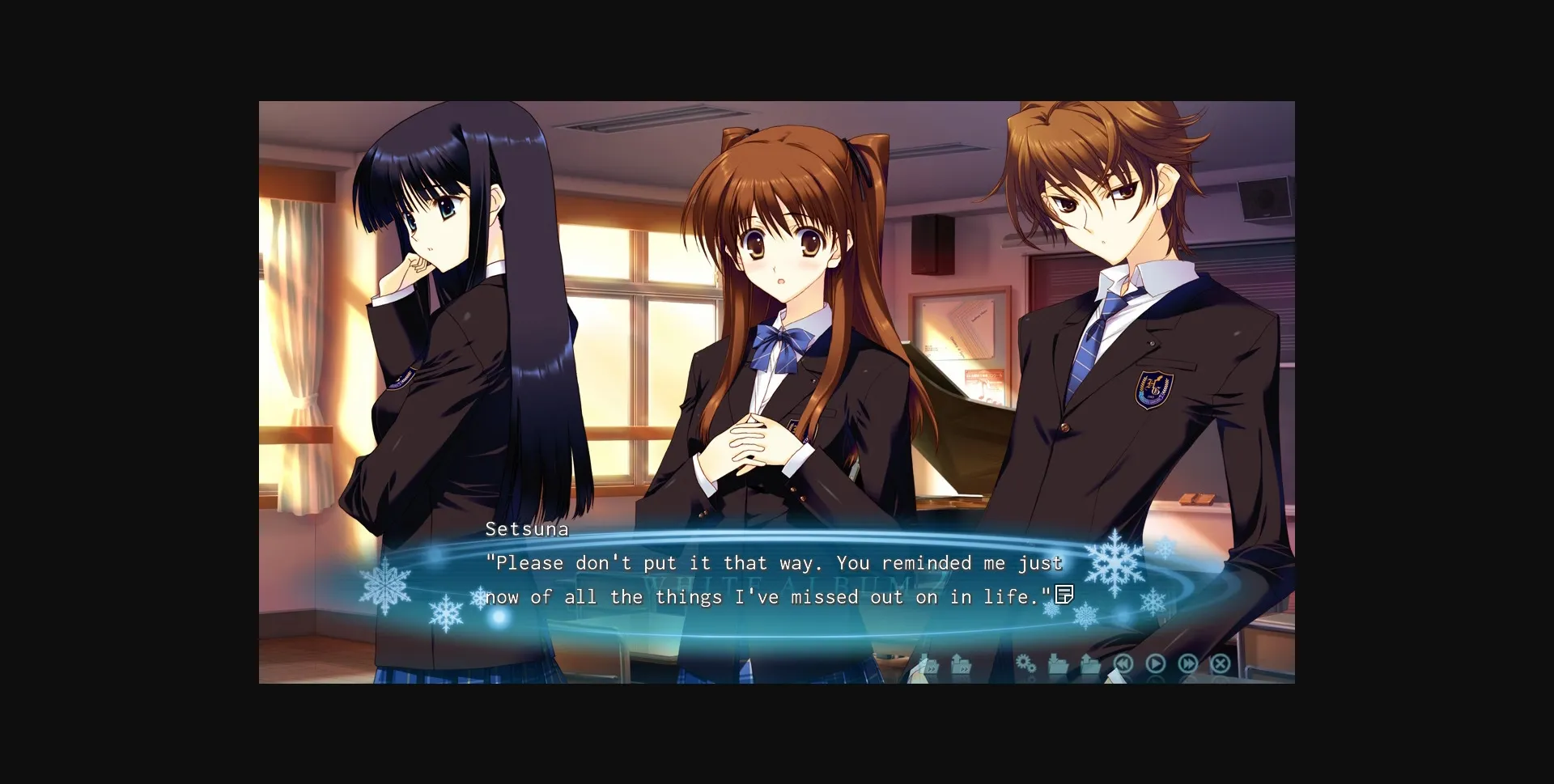Click the page-break indicator after the dialogue
1554x784 pixels.
click(x=1064, y=595)
